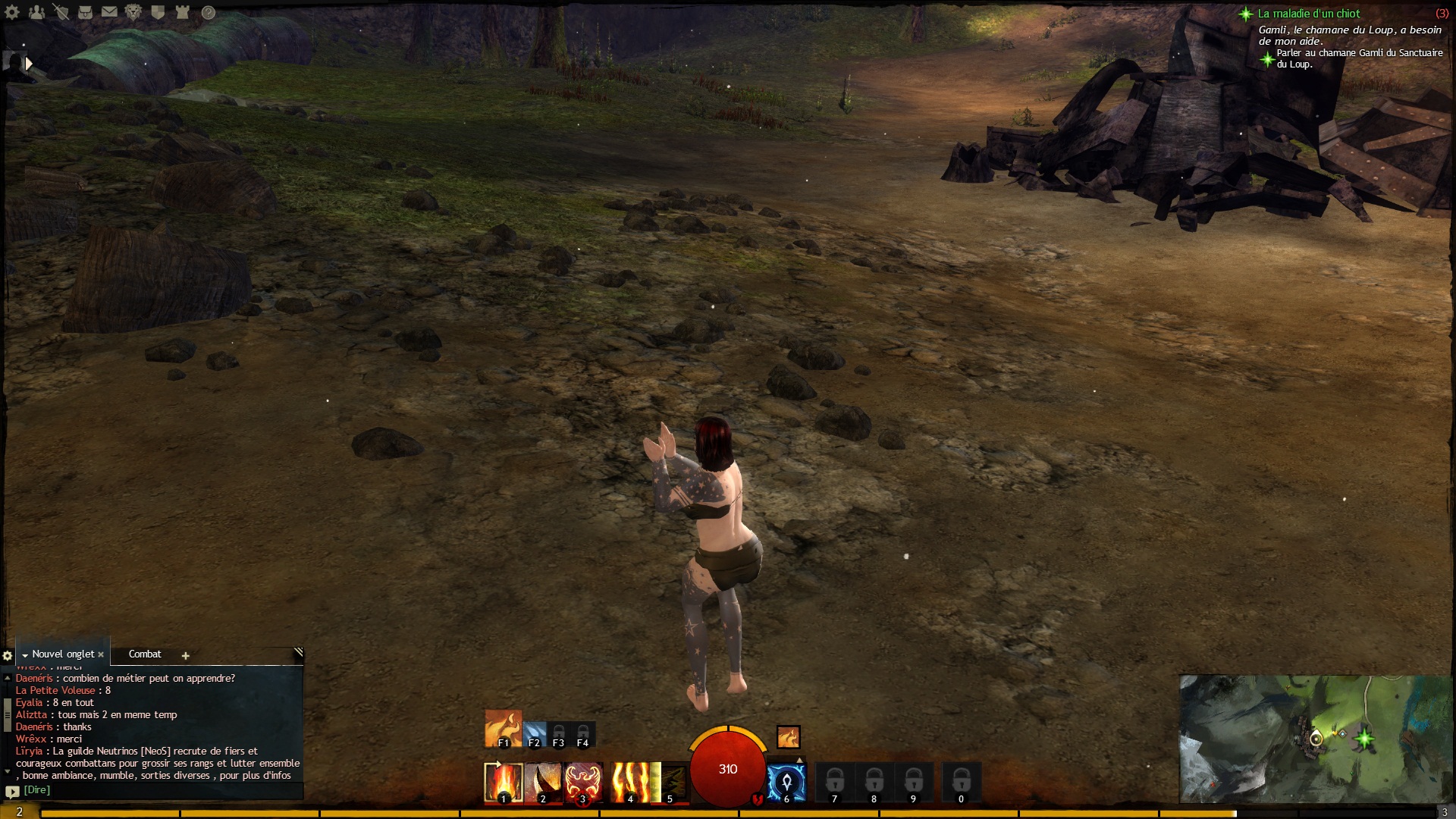Use the blue healing skill in slot 6
Screen dimensions: 1456x819
pos(786,782)
